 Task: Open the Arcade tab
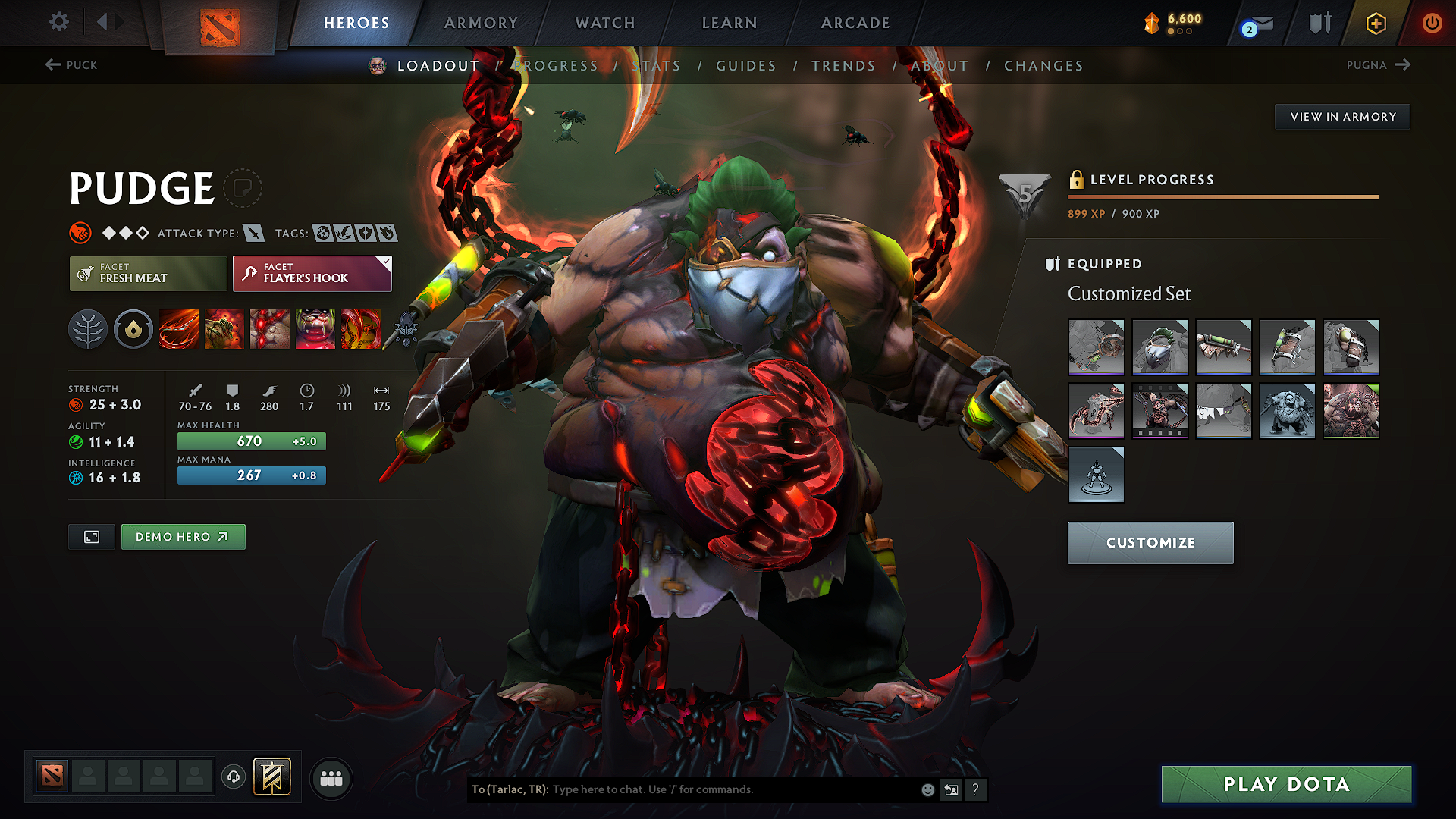click(x=855, y=23)
